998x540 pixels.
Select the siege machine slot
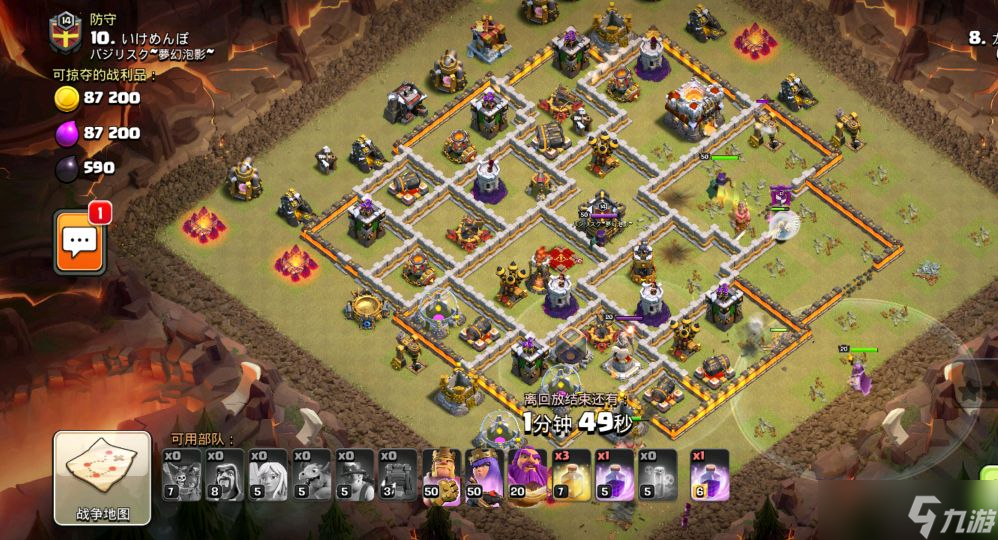pyautogui.click(x=396, y=474)
